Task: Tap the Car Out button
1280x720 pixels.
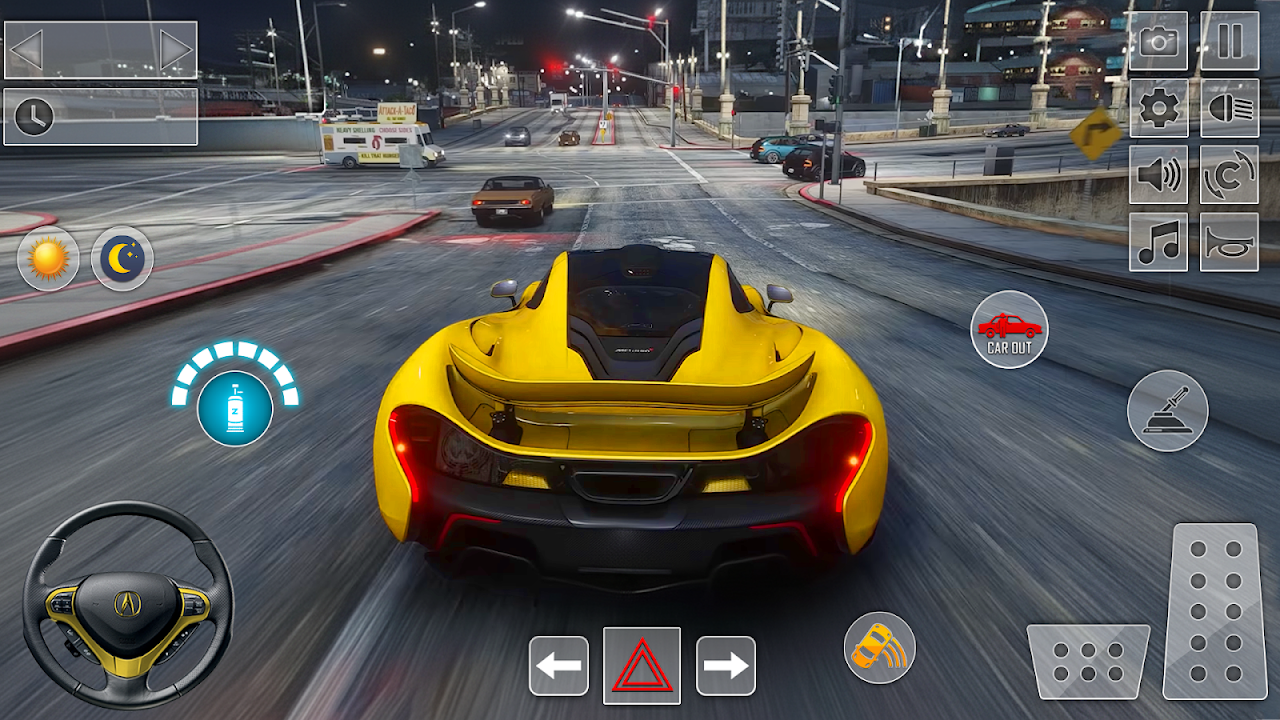Action: pyautogui.click(x=1010, y=330)
